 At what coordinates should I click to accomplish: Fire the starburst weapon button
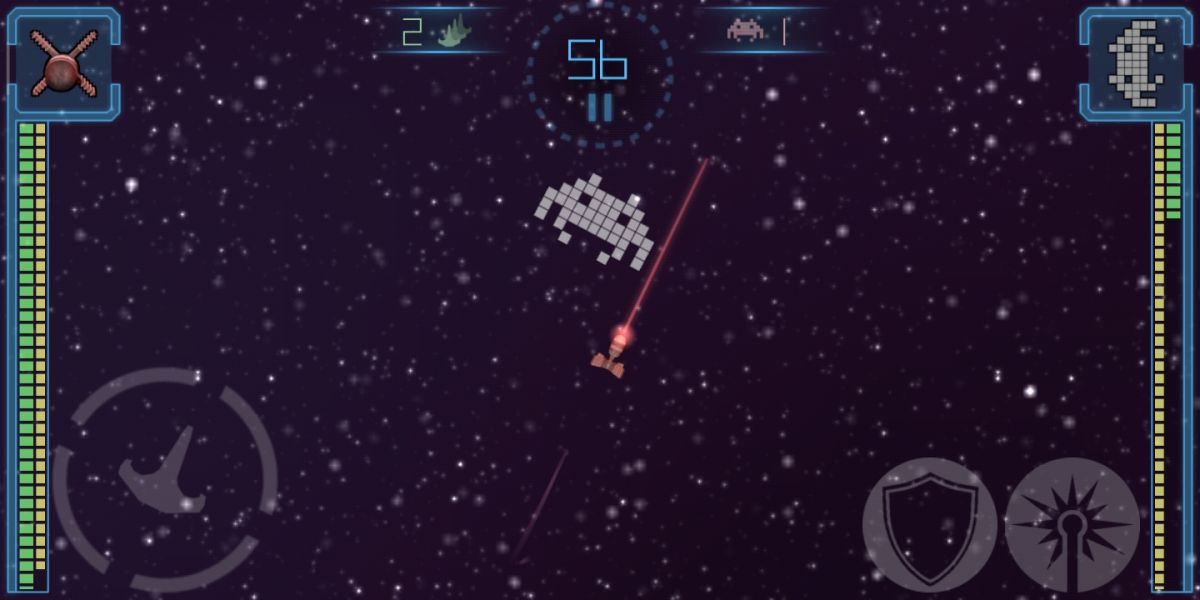coord(1071,524)
